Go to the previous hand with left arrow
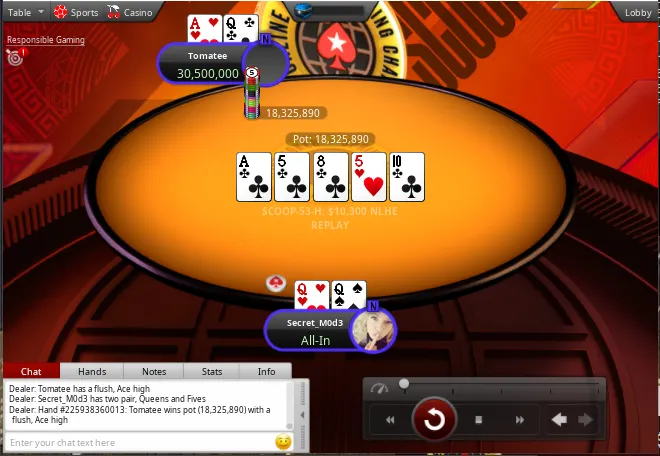Image resolution: width=660 pixels, height=456 pixels. pyautogui.click(x=561, y=420)
